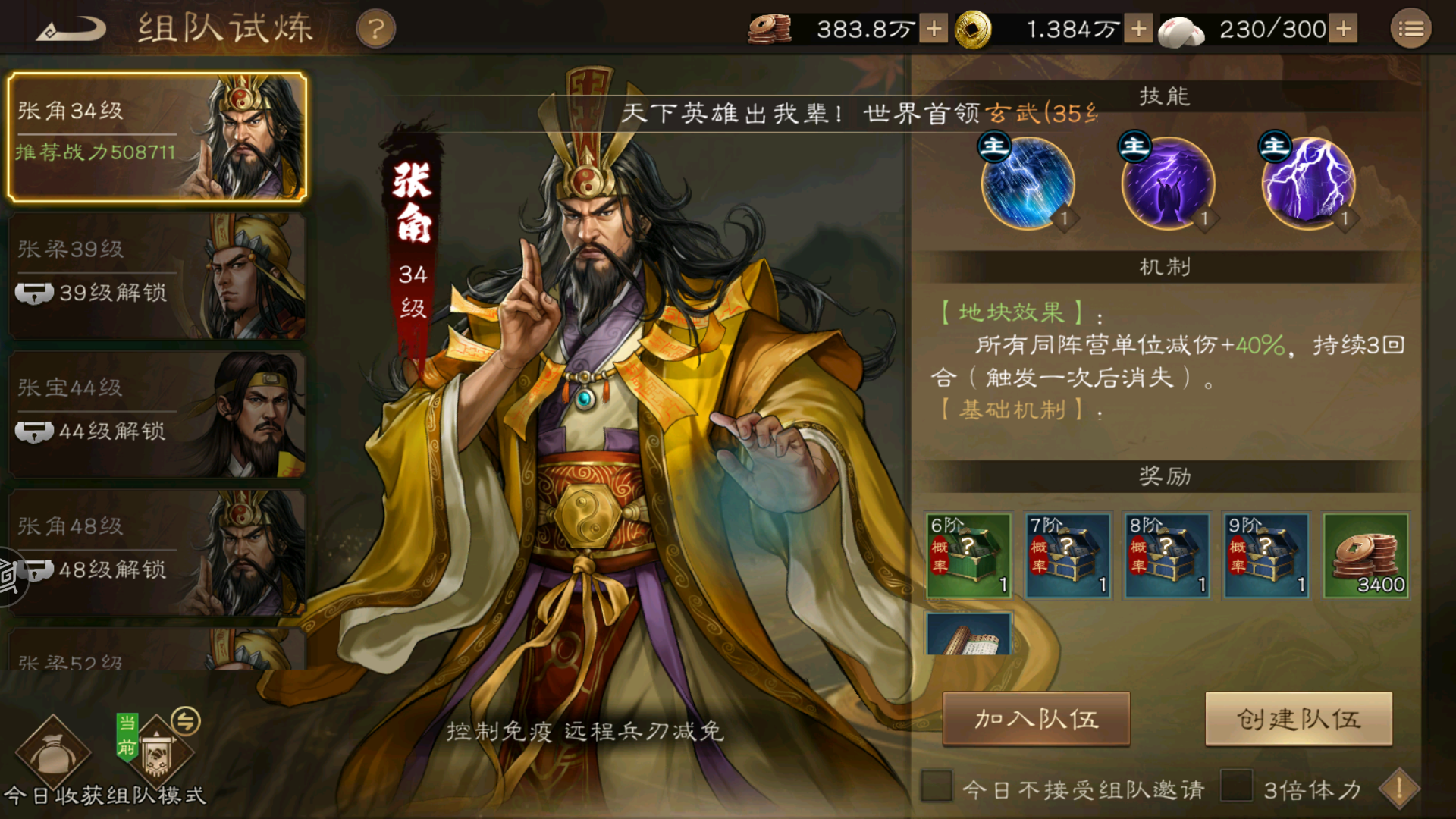The image size is (1456, 819).
Task: Open the 6阶 green reward chest
Action: point(968,556)
